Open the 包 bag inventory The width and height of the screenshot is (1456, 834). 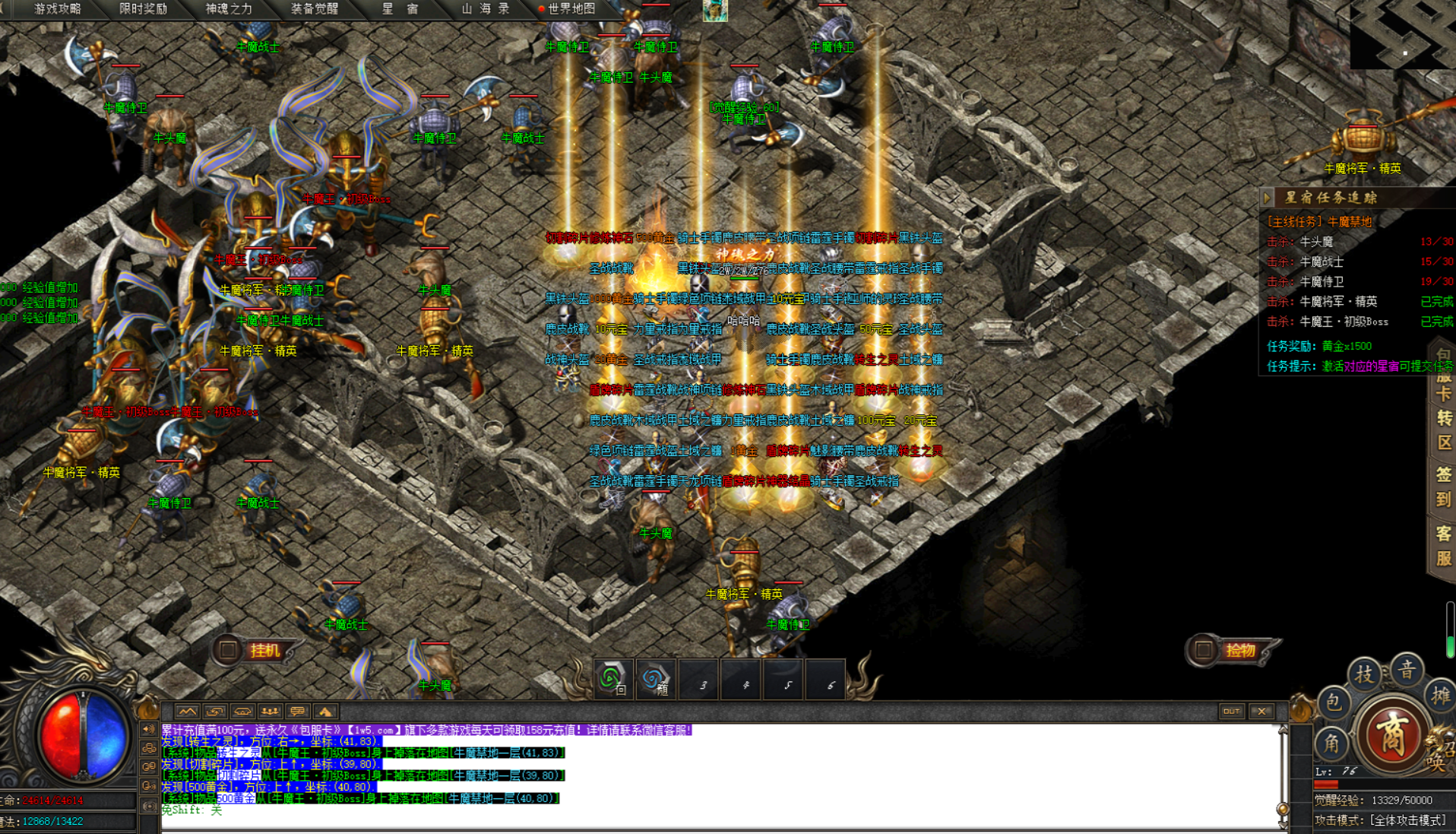click(1334, 702)
